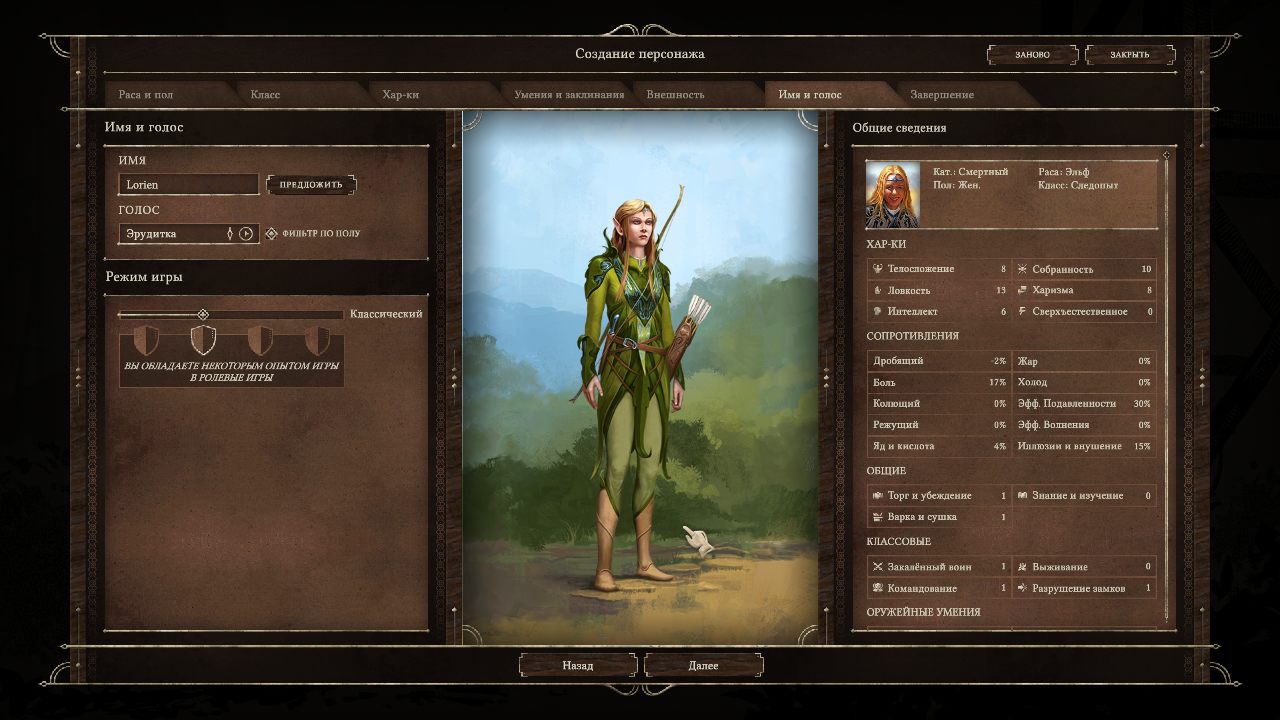Image resolution: width=1280 pixels, height=720 pixels.
Task: Go to the Хар-ки tab
Action: 400,95
